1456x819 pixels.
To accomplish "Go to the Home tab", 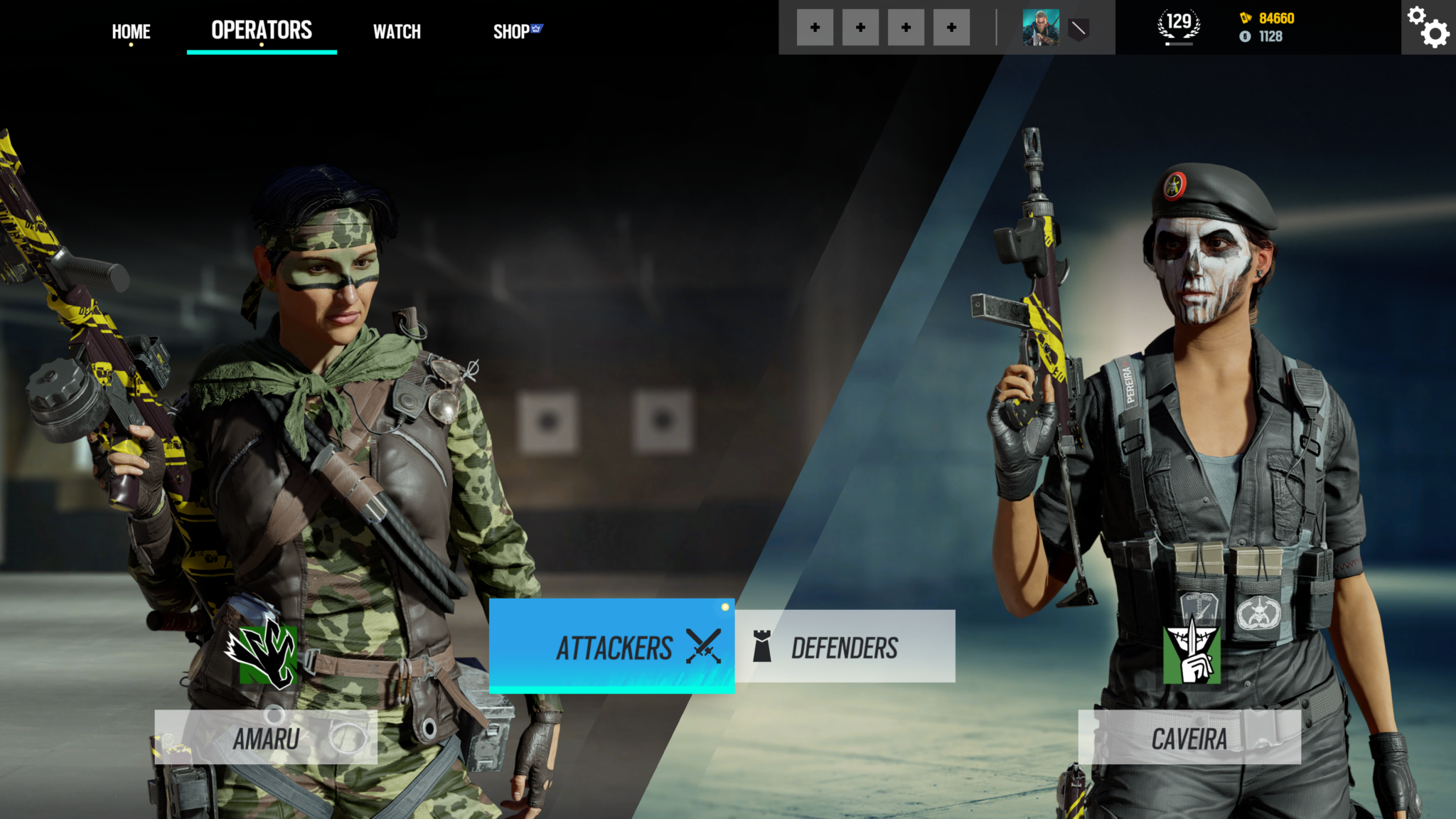I will tap(131, 31).
